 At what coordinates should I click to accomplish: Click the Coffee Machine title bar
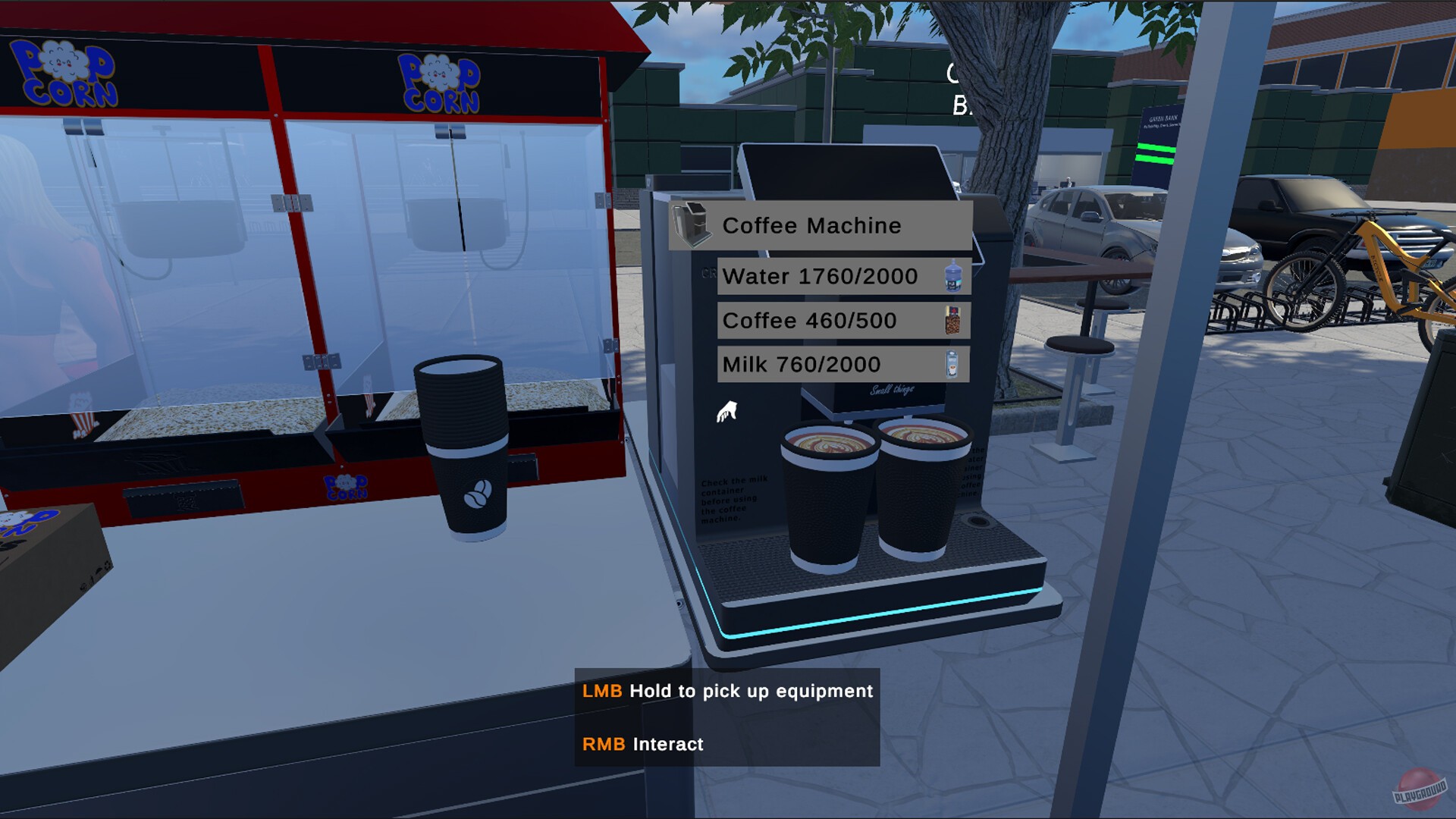click(x=812, y=225)
